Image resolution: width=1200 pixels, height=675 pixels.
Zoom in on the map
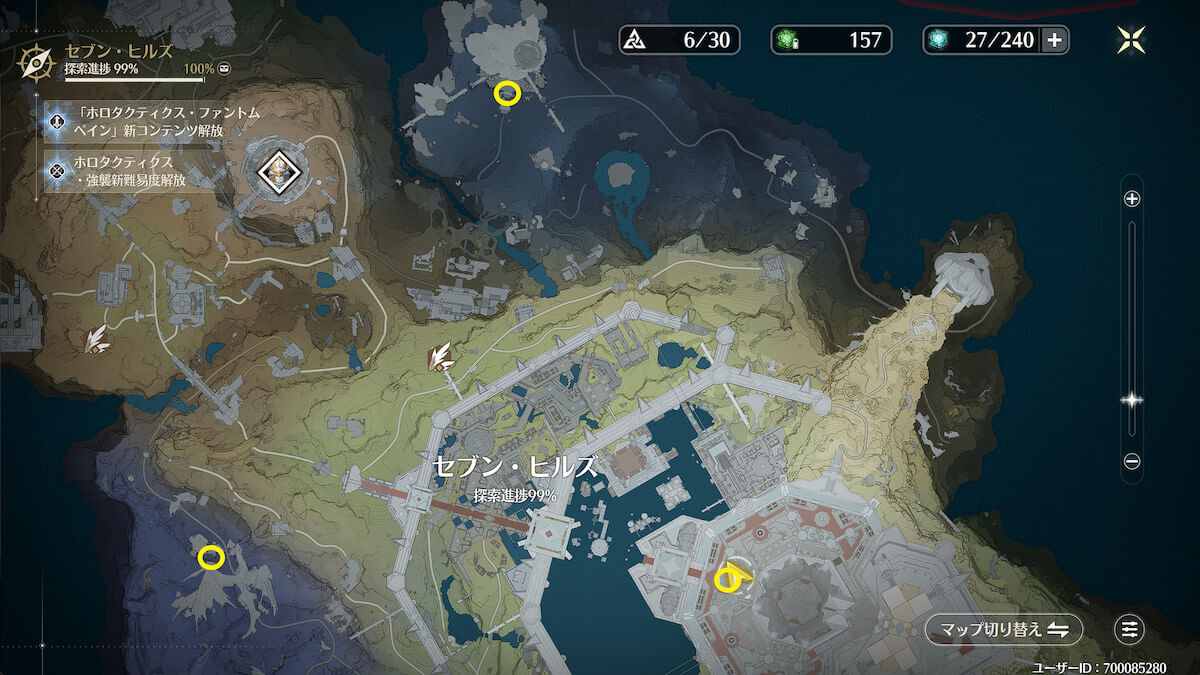(1132, 199)
